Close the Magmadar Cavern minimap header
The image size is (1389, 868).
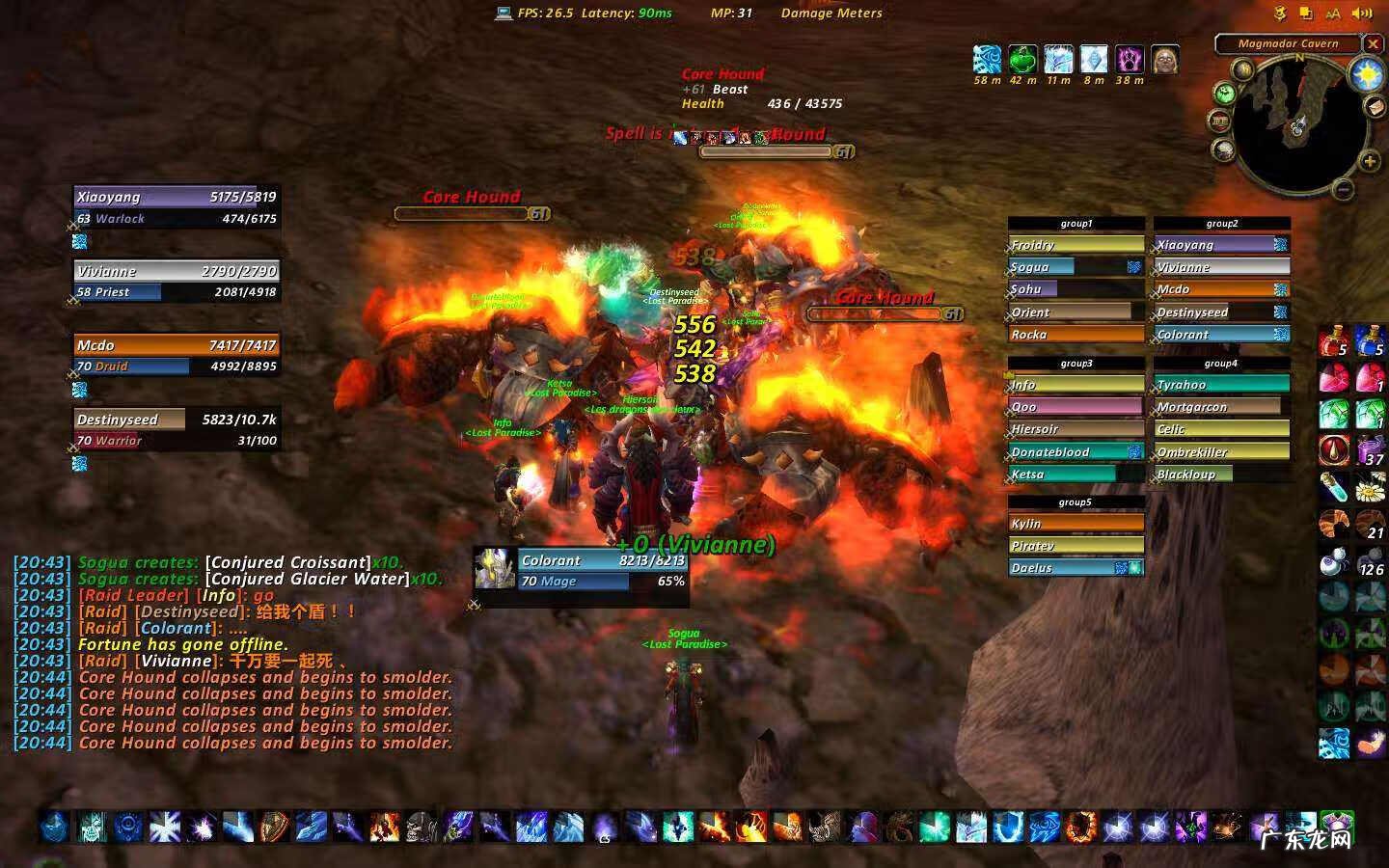1373,43
